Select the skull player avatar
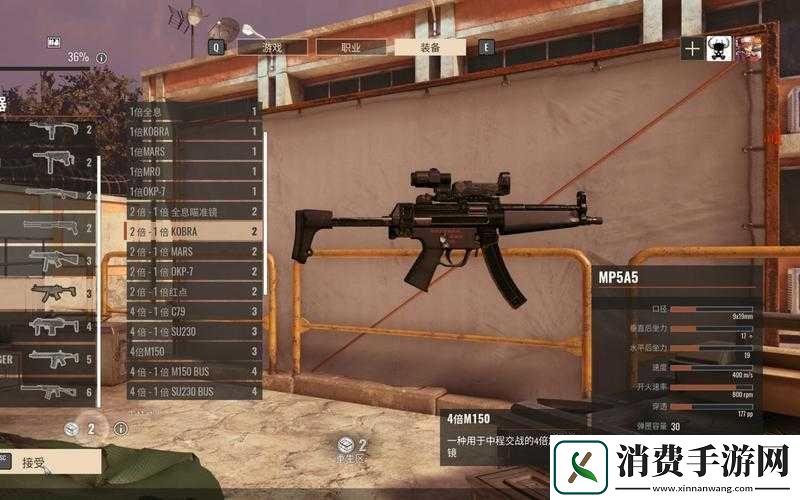 [719, 48]
